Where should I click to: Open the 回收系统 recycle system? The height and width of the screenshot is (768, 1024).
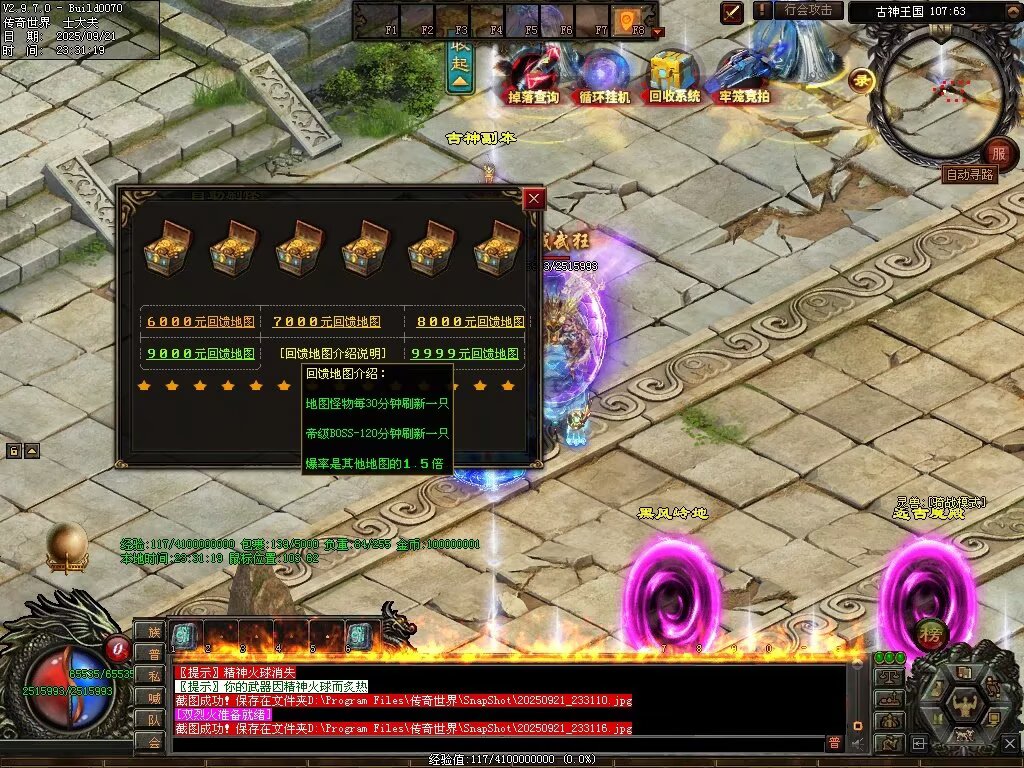coord(674,78)
